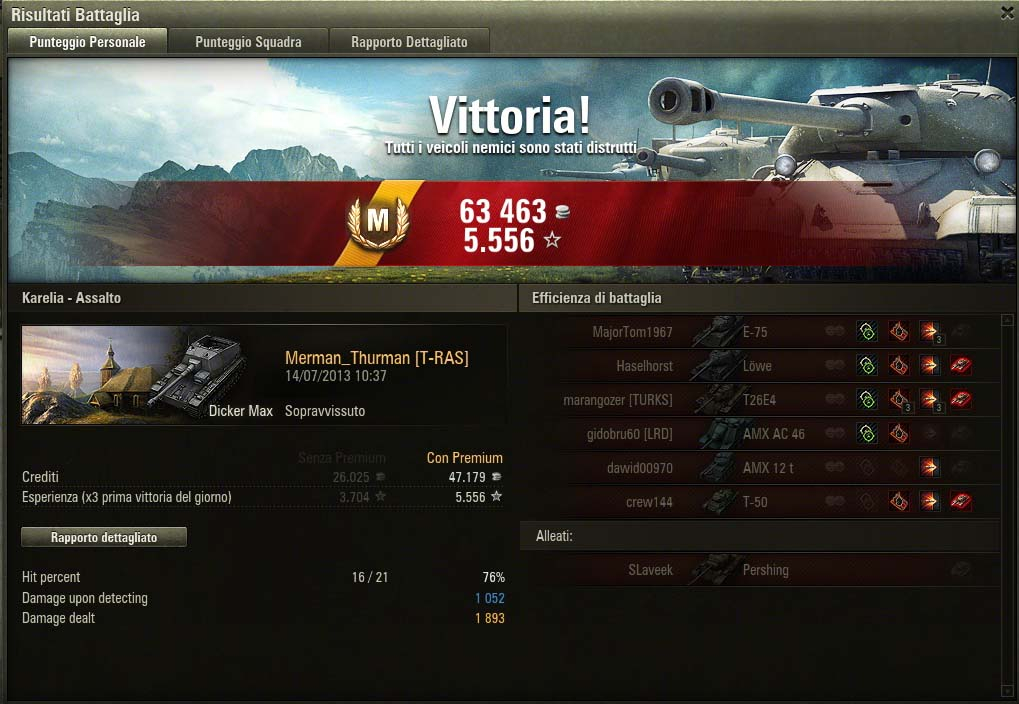Click the kill icon on Löwe row
This screenshot has height=704, width=1019.
(x=961, y=366)
